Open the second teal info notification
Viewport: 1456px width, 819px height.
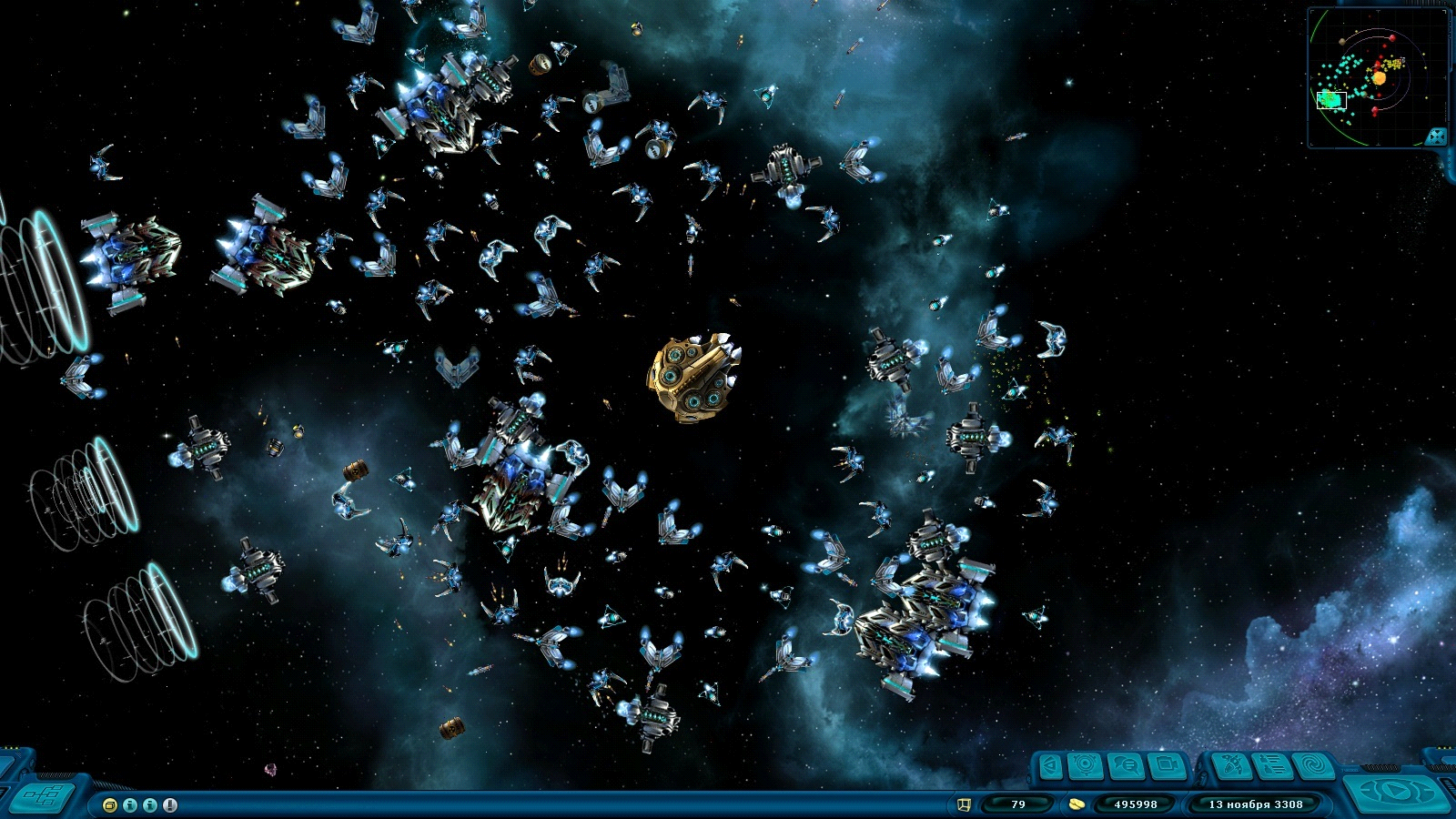click(x=150, y=805)
